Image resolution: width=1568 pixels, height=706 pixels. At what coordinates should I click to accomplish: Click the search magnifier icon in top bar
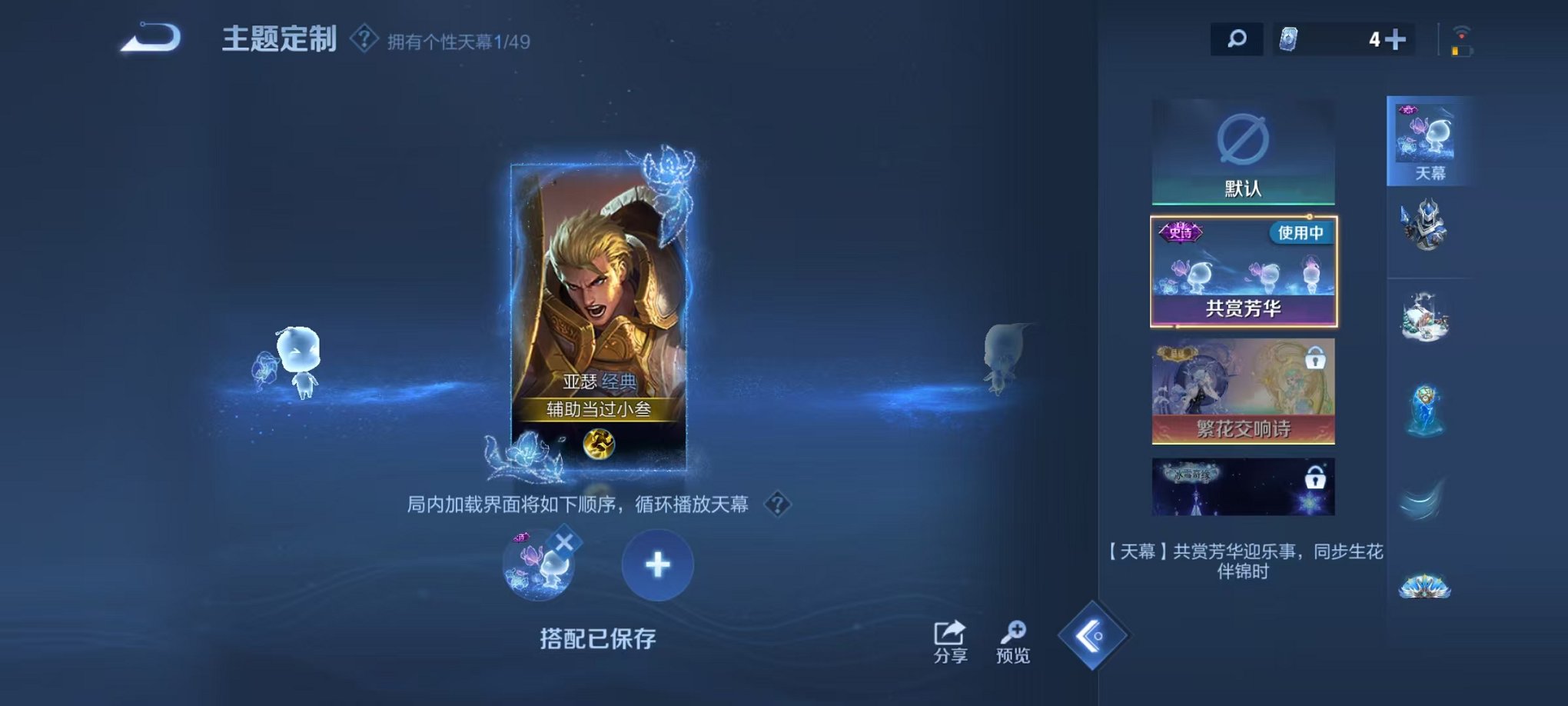[1236, 37]
